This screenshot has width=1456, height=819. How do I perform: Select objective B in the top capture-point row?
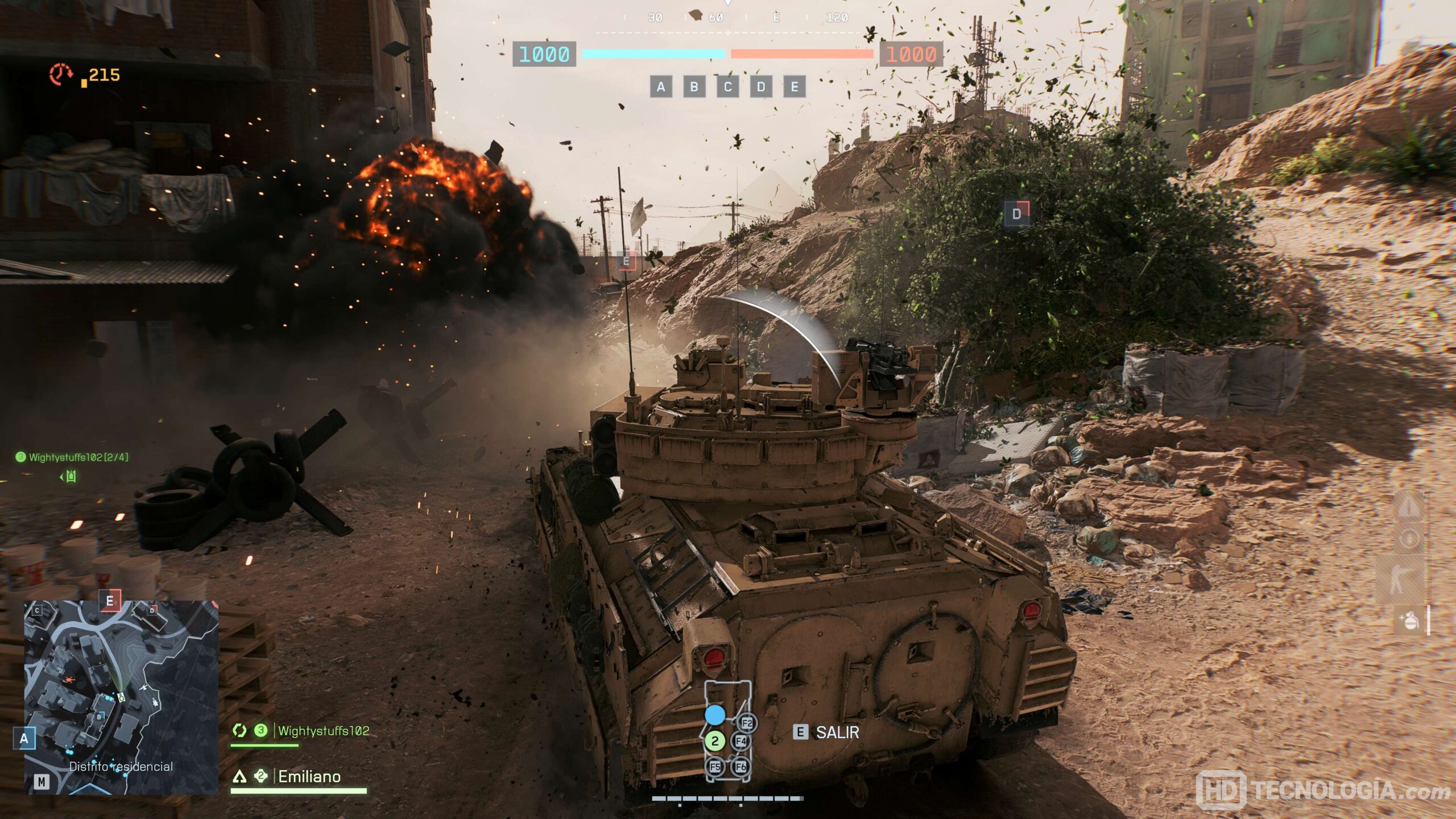pos(694,87)
